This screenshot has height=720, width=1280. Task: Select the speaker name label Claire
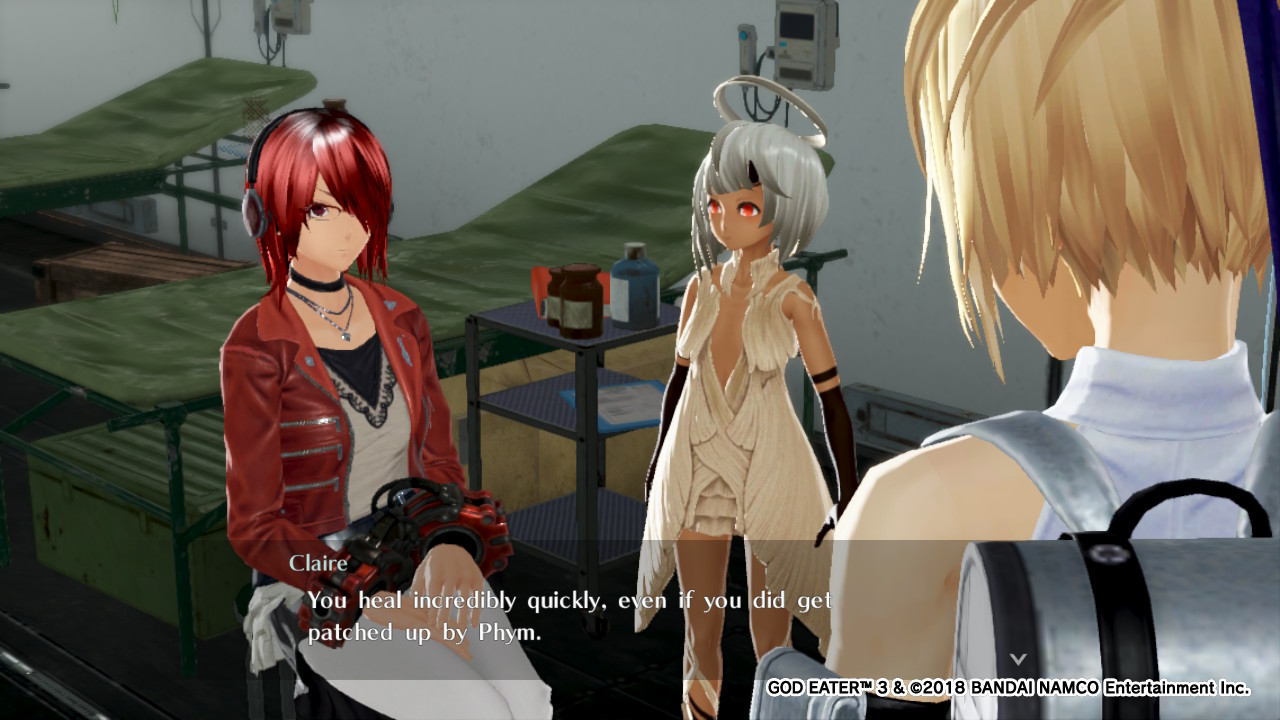[318, 563]
